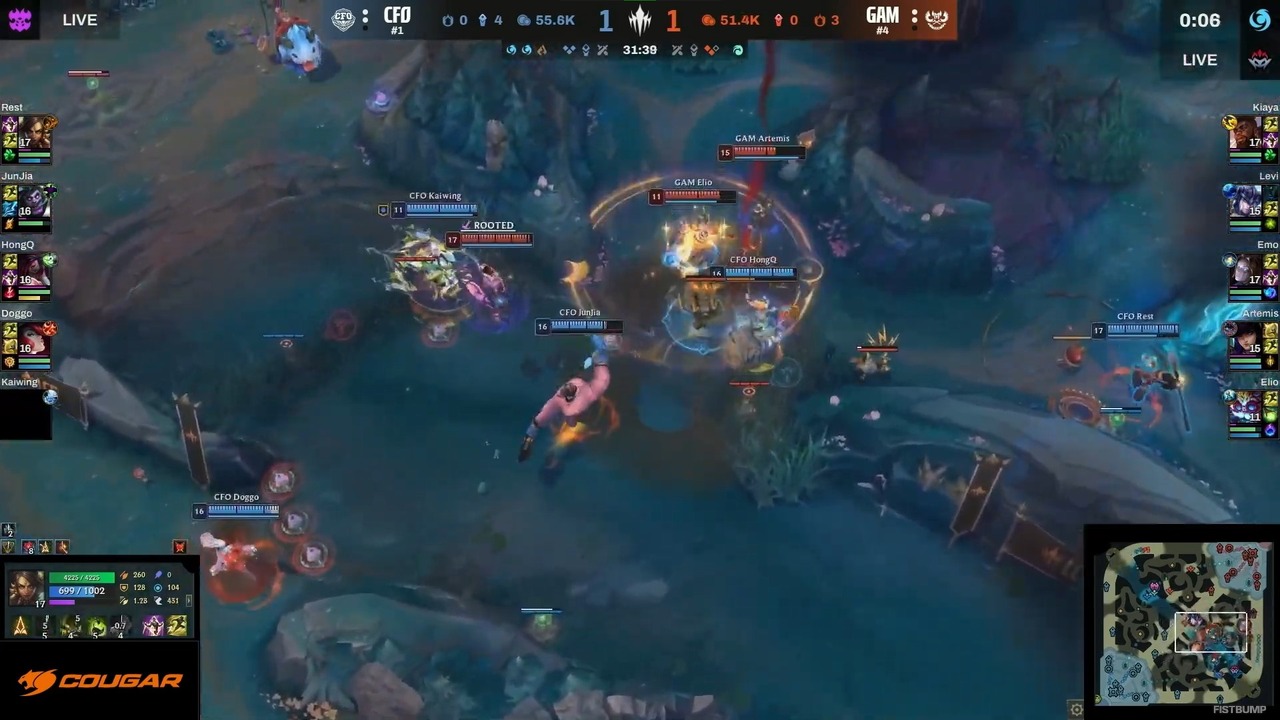Click the purple summoner spell icon
The height and width of the screenshot is (720, 1280).
point(153,626)
